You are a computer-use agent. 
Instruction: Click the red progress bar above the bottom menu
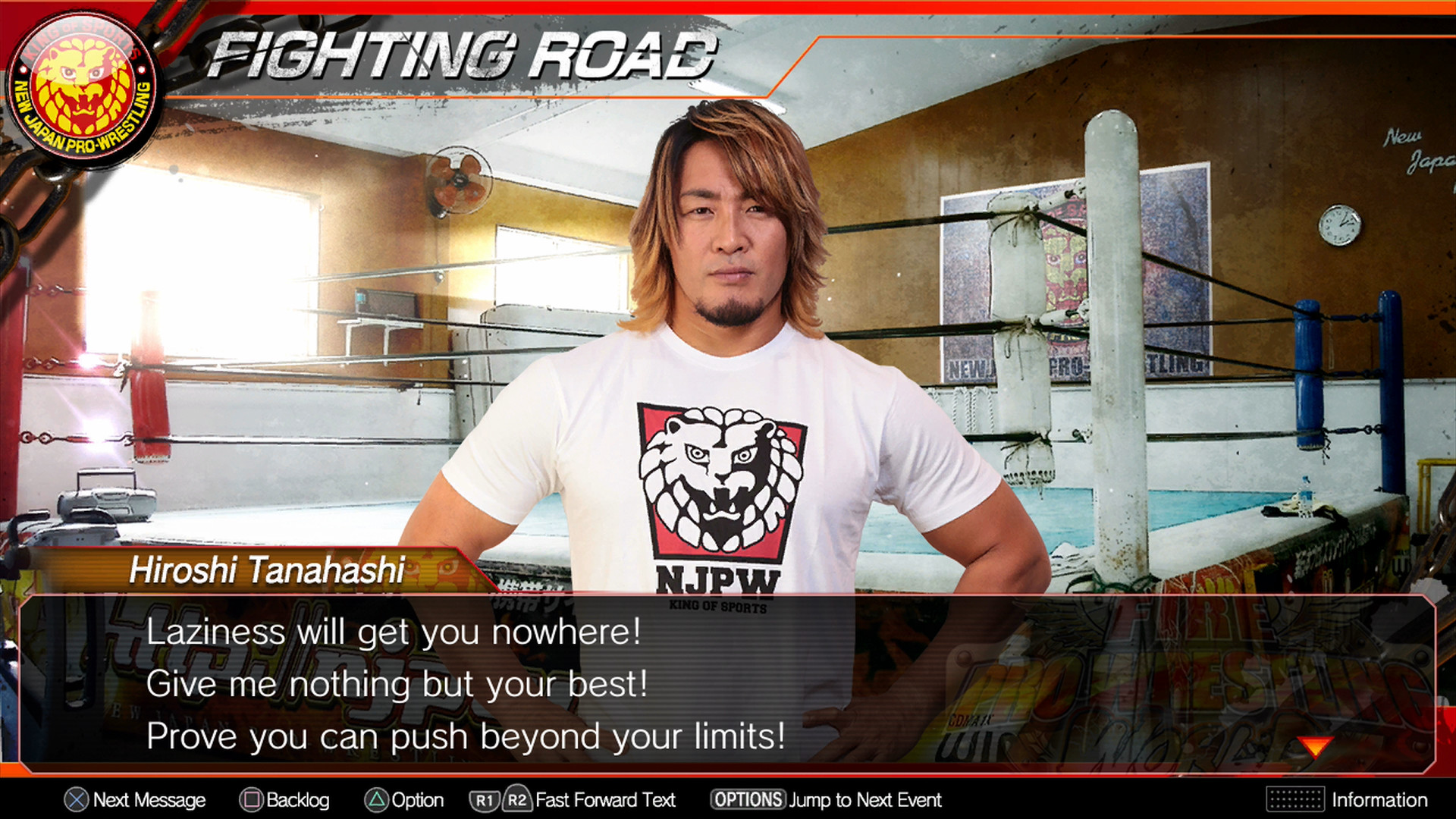coord(728,773)
